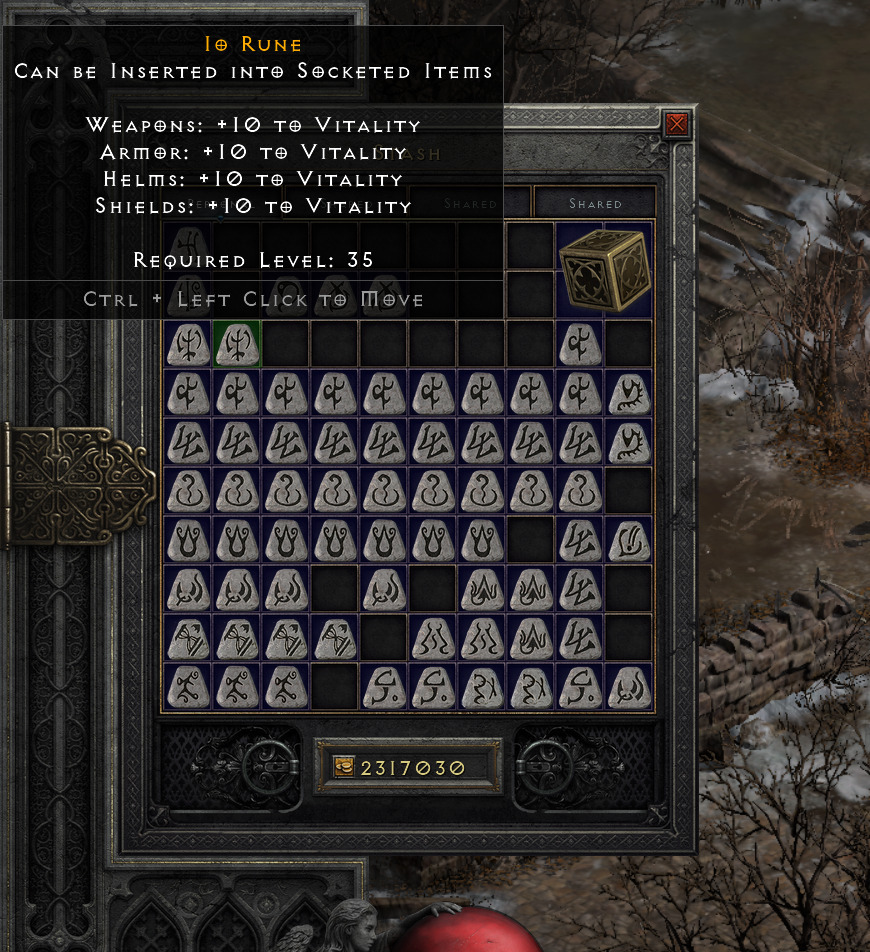Viewport: 870px width, 952px height.
Task: Switch to the undimmed Shared stash tab
Action: [x=595, y=203]
